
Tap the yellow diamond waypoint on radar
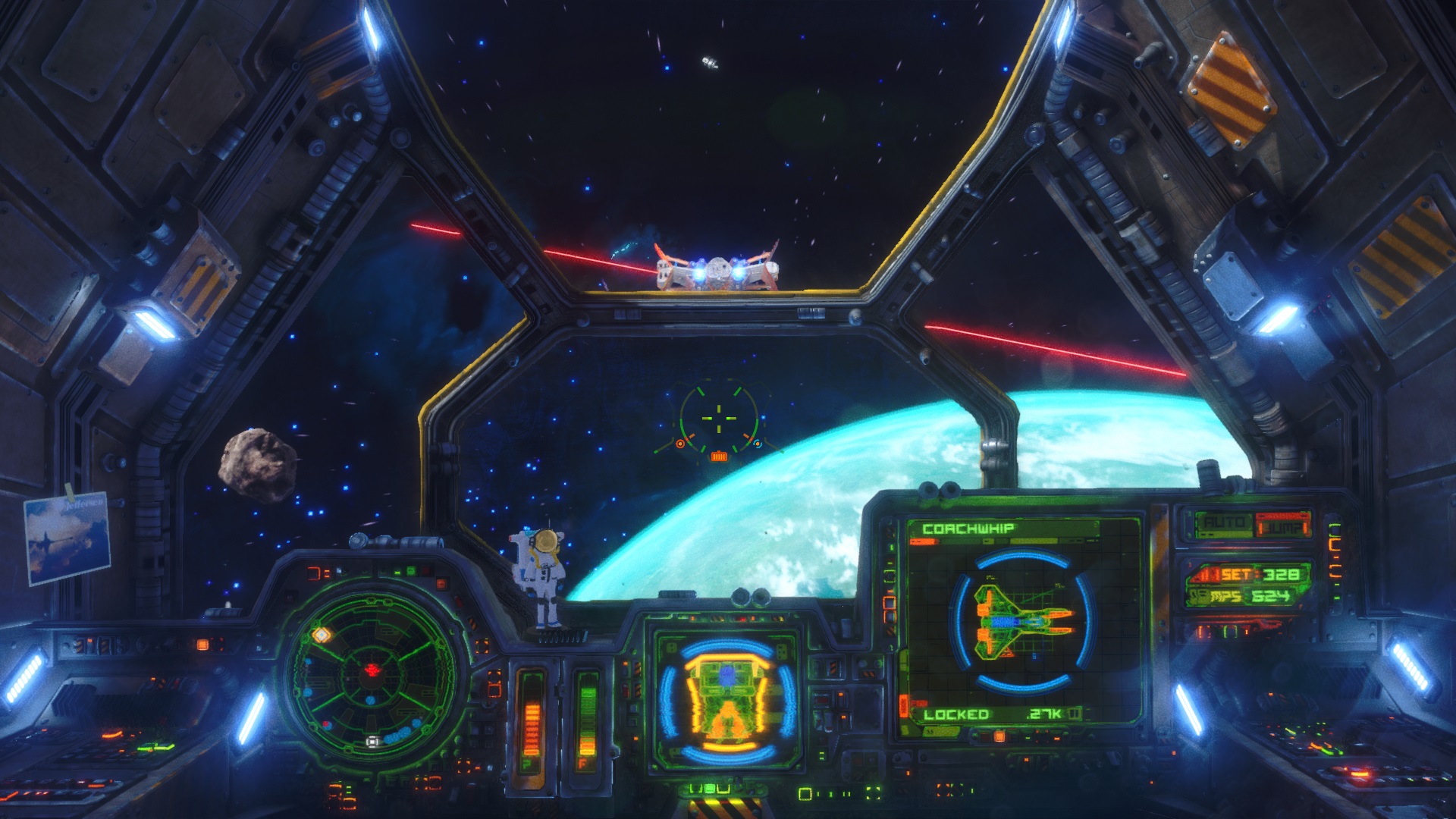point(322,633)
